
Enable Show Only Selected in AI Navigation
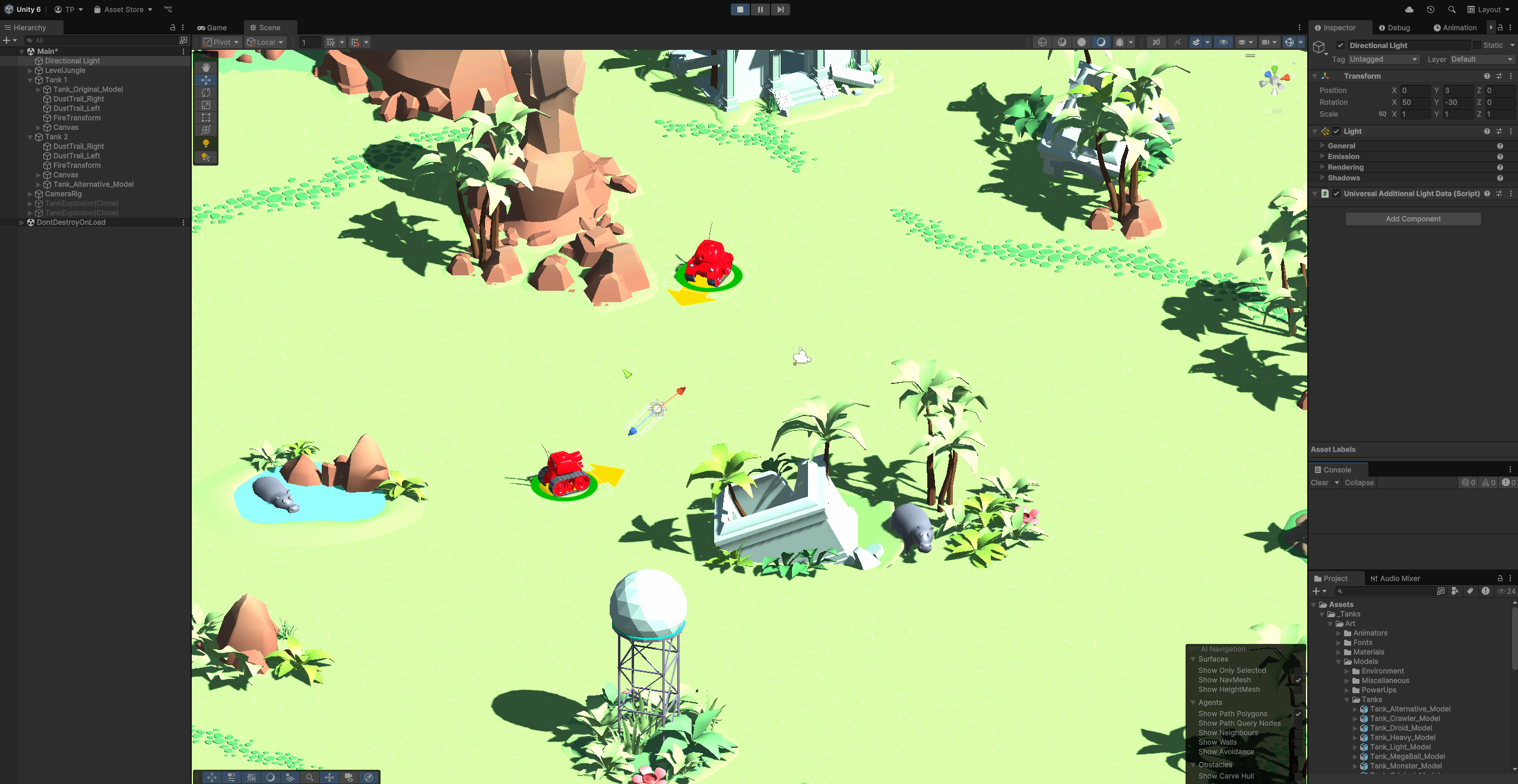(1298, 670)
